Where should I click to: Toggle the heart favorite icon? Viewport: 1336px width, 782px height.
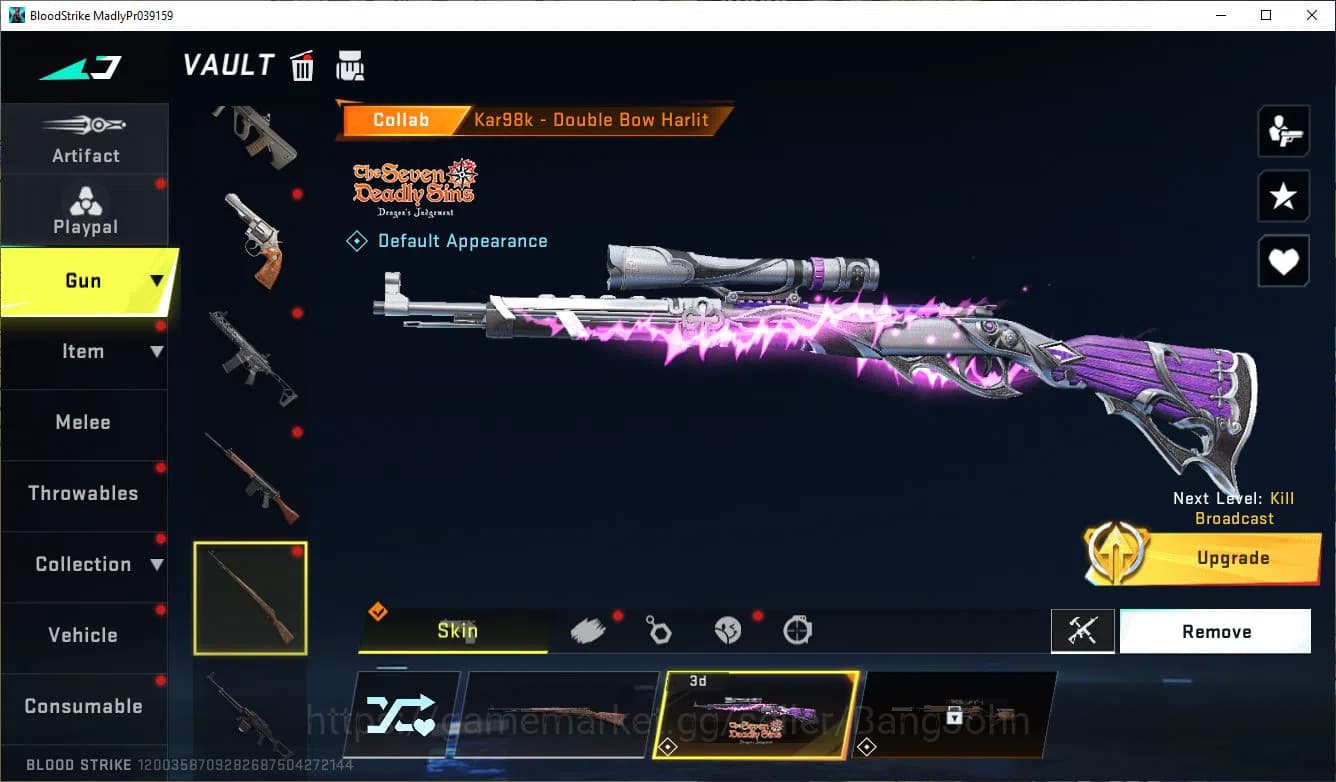[x=1283, y=261]
